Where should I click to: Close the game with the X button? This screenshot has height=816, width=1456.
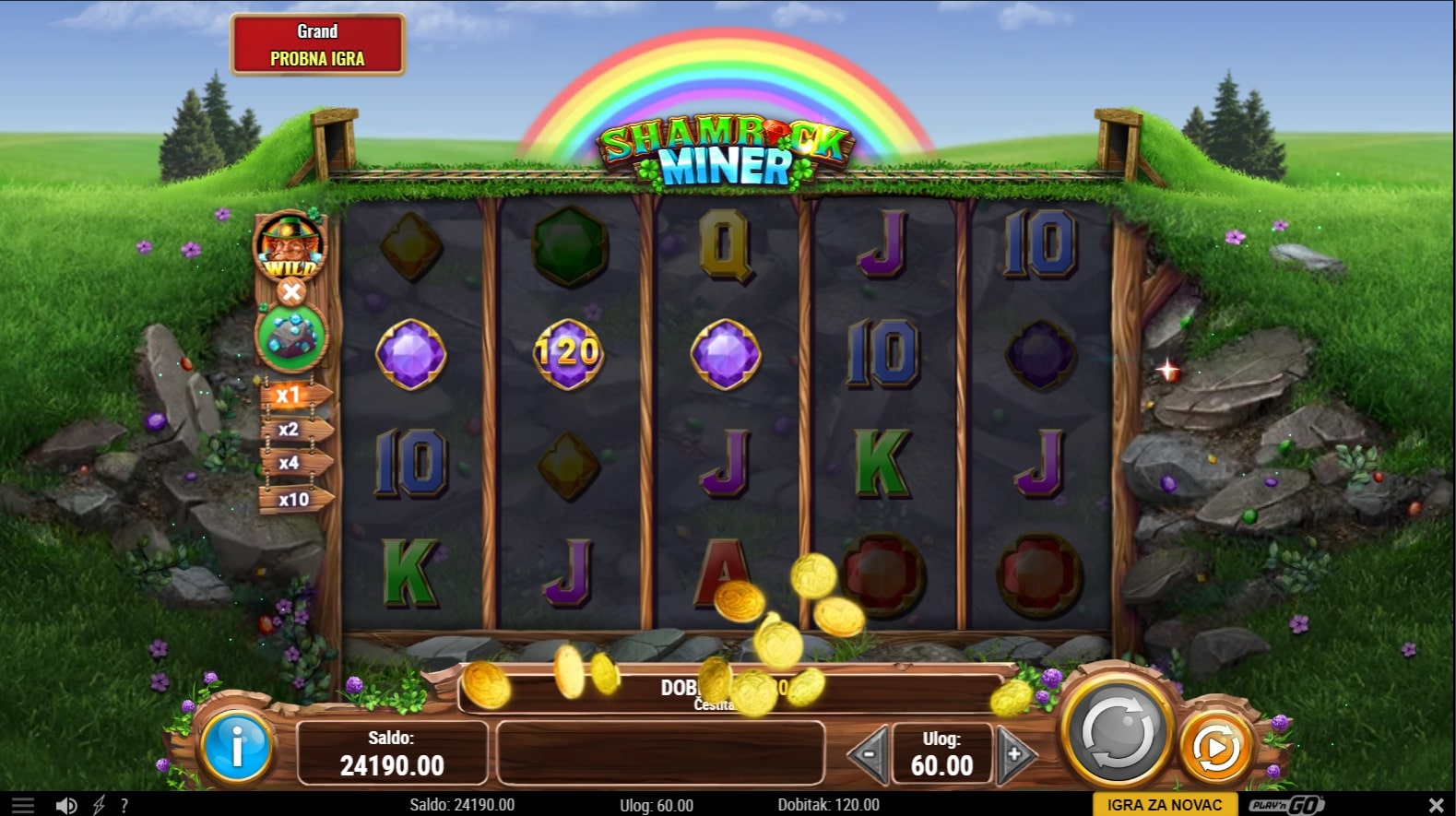(x=1435, y=805)
